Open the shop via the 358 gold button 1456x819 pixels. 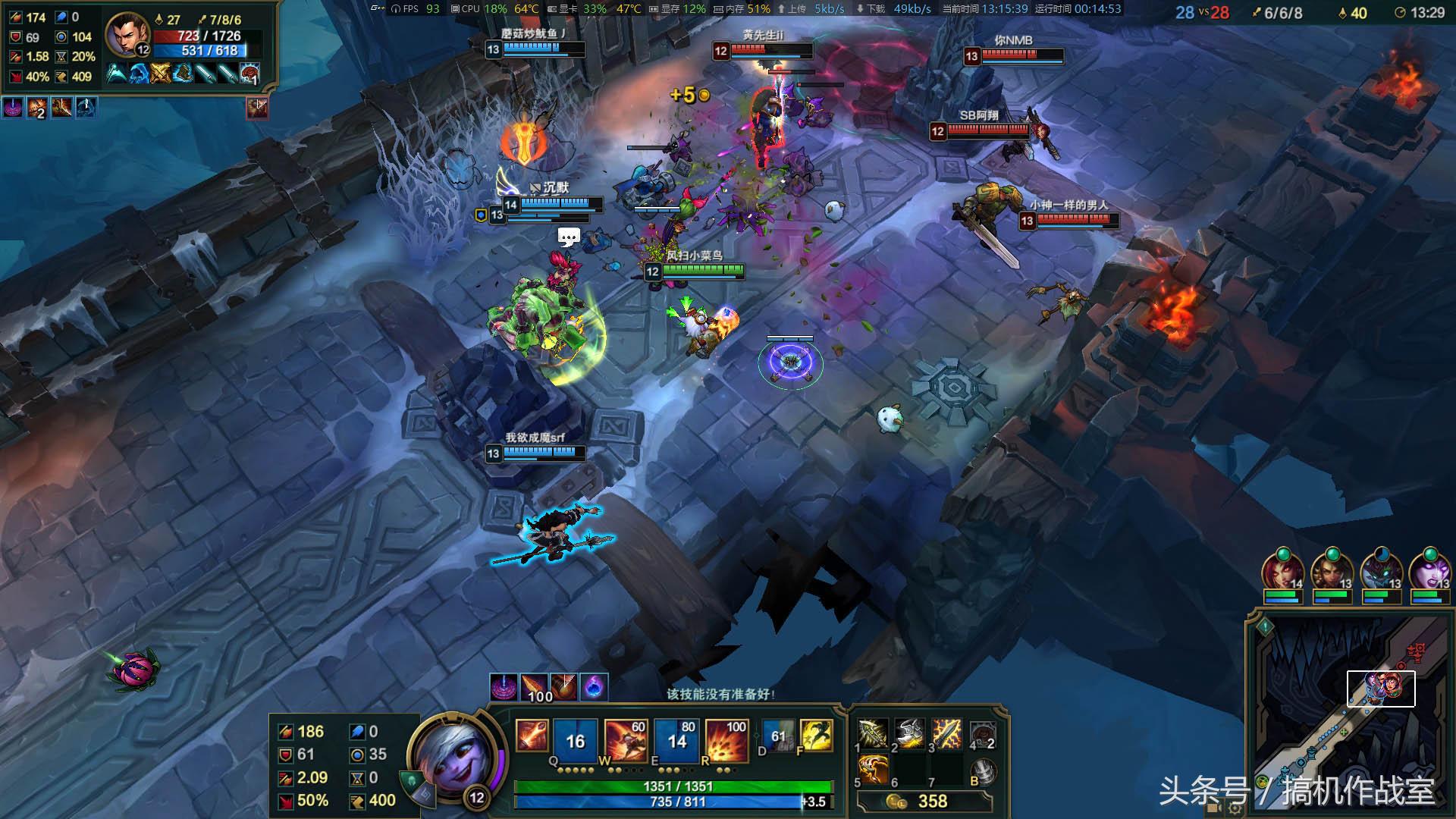tap(924, 802)
